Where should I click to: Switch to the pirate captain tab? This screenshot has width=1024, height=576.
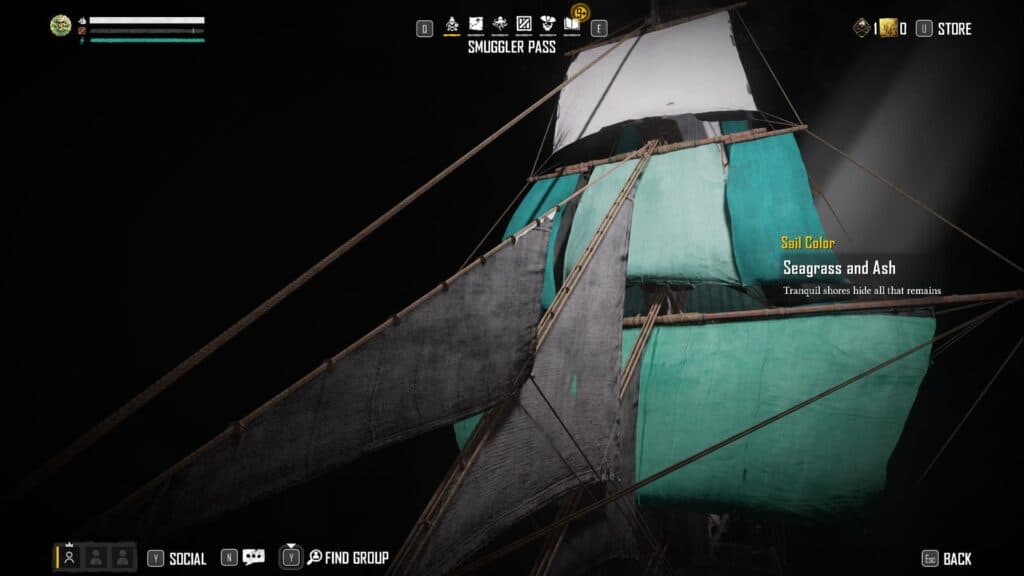(x=548, y=24)
